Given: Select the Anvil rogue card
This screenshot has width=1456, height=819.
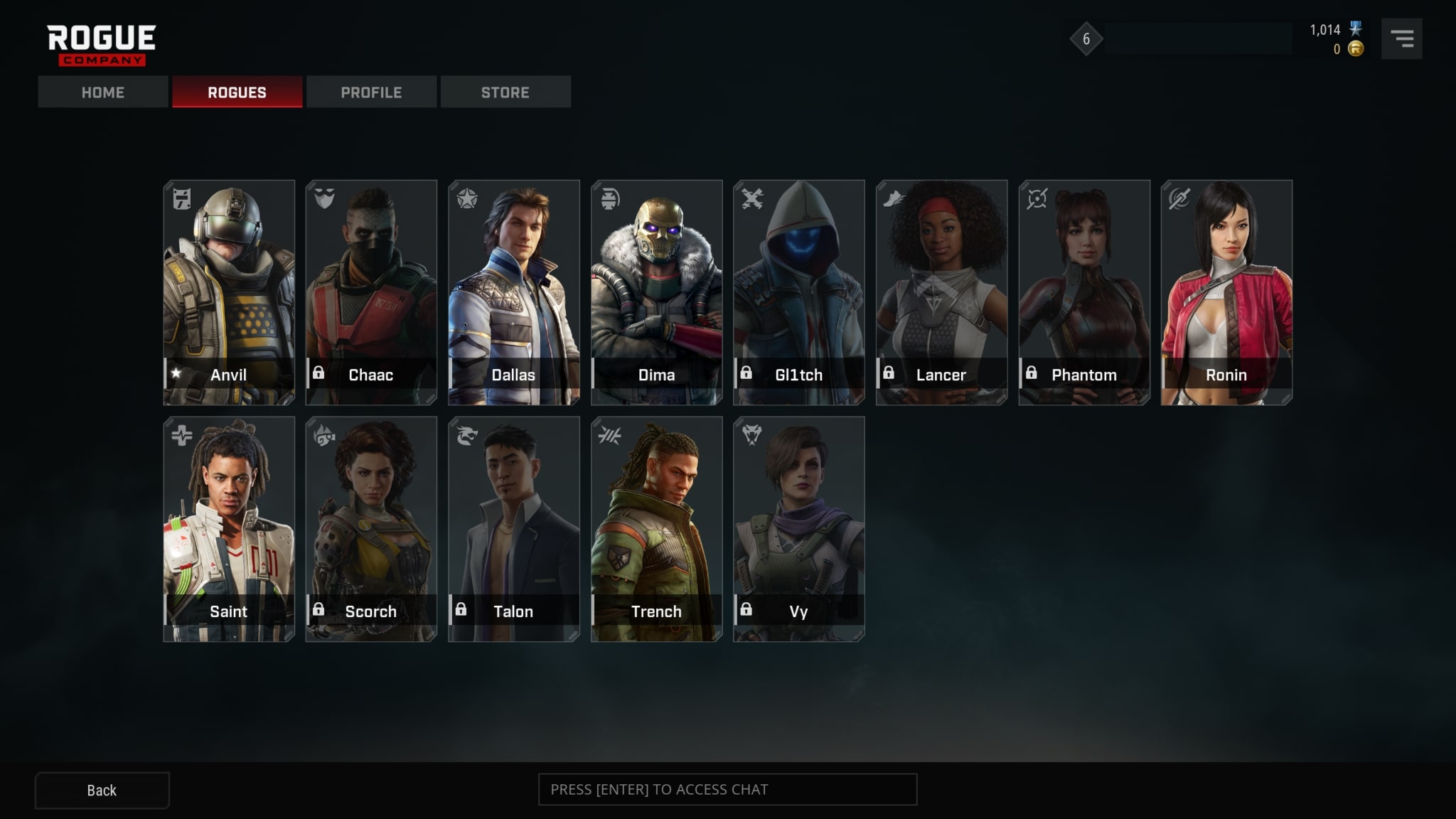Looking at the screenshot, I should click(229, 292).
